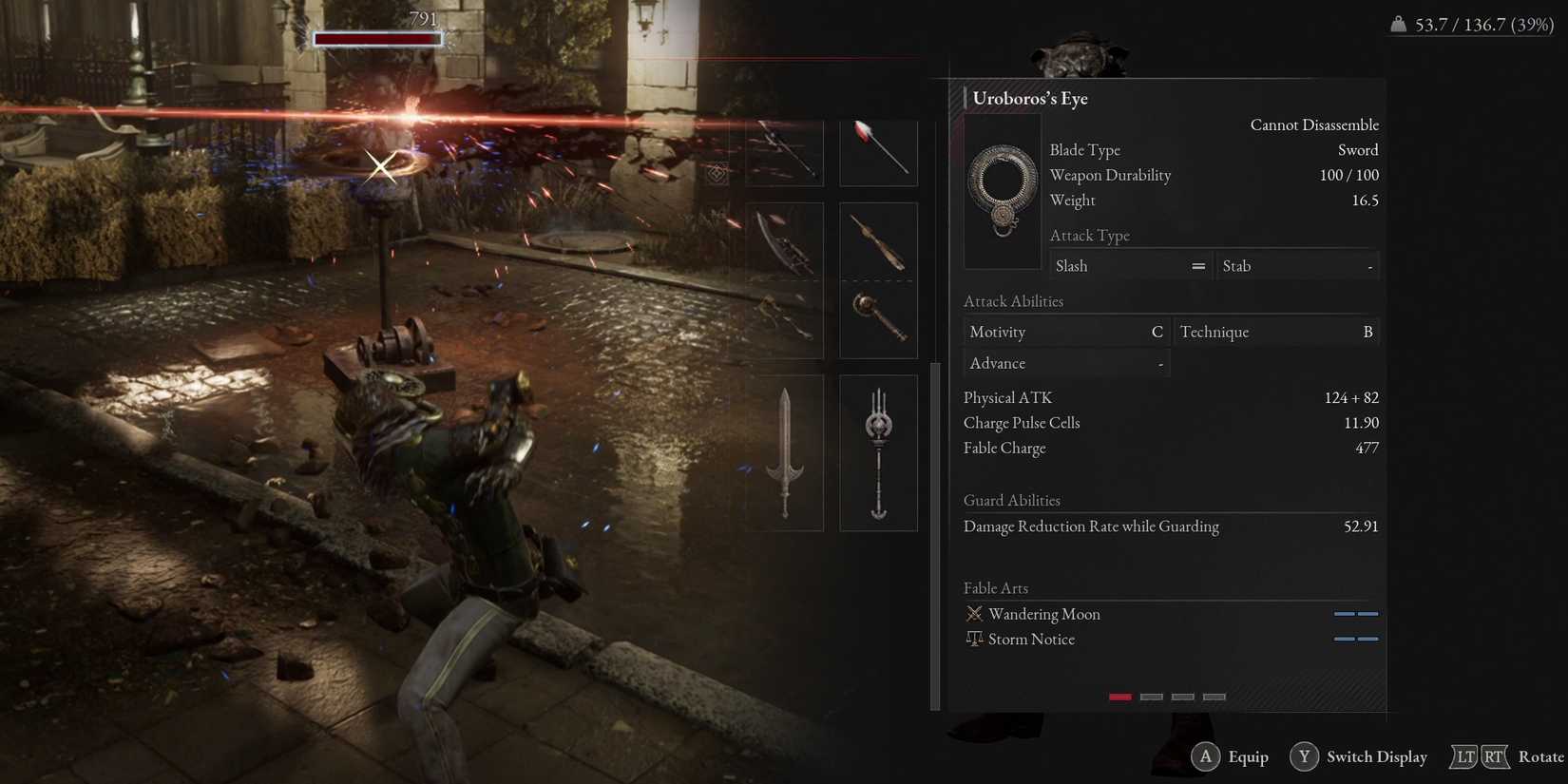Image resolution: width=1568 pixels, height=784 pixels.
Task: Select the red active page indicator
Action: 1119,697
